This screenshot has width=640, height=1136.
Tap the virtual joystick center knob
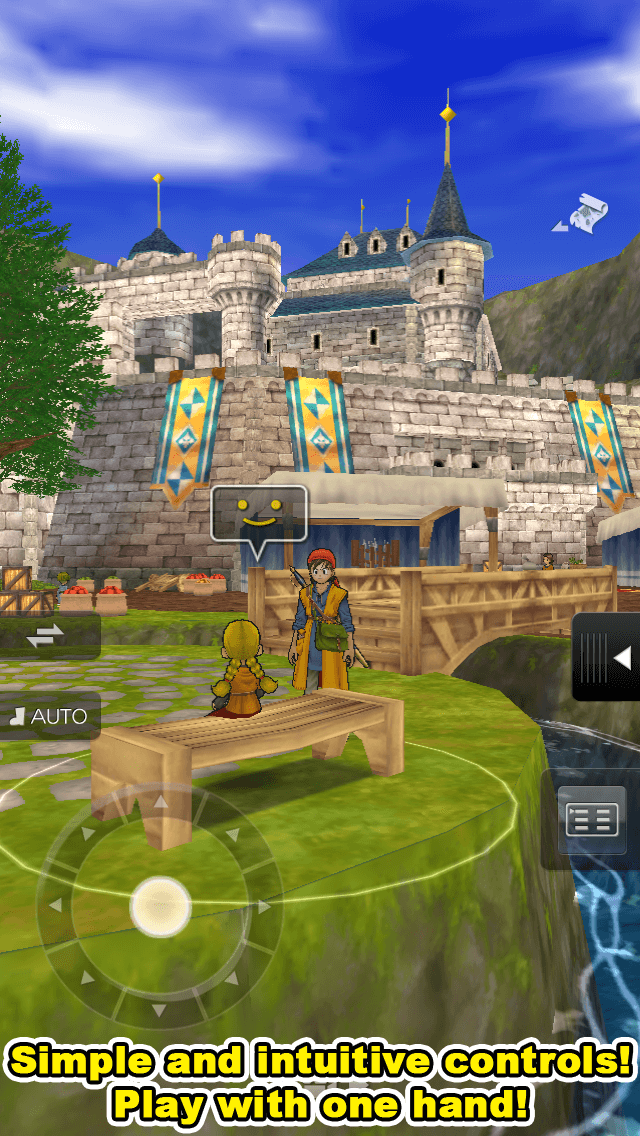coord(160,906)
